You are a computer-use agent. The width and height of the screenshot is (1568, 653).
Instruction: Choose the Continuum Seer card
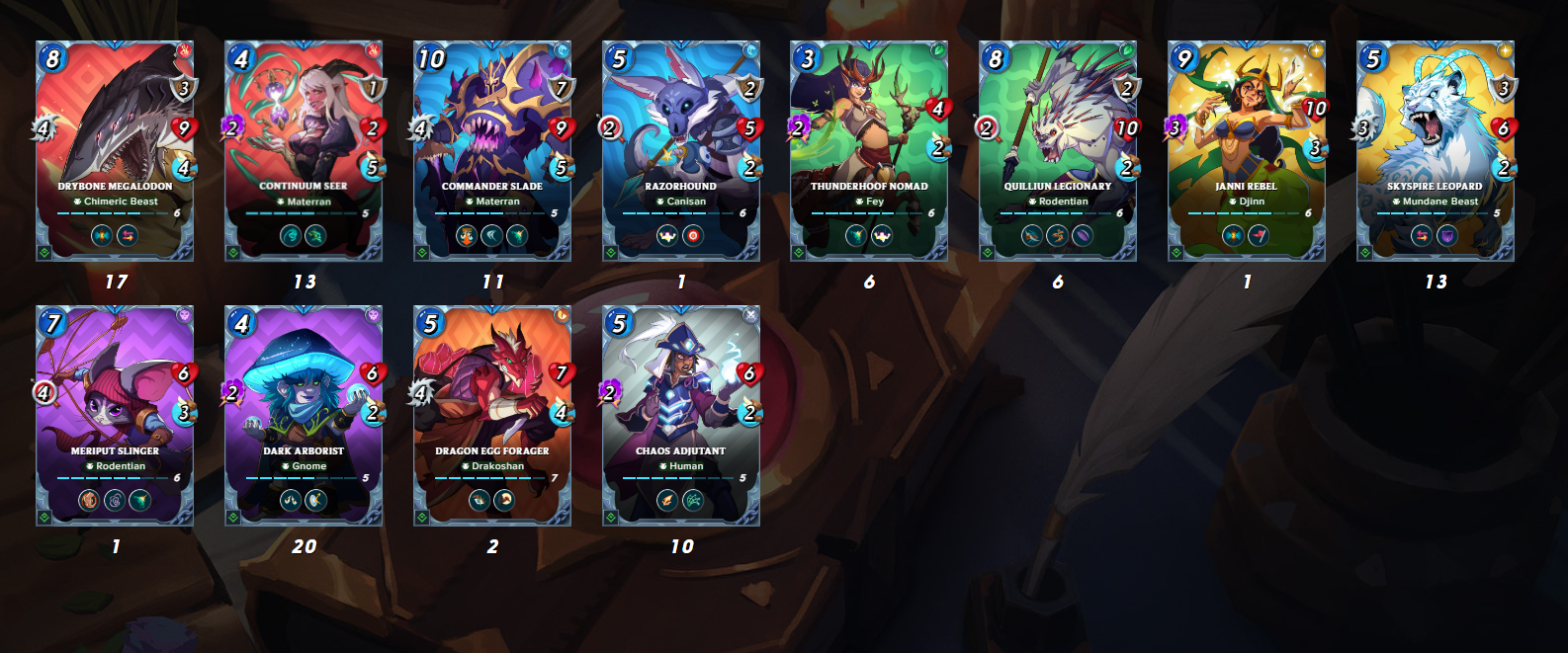coord(304,150)
